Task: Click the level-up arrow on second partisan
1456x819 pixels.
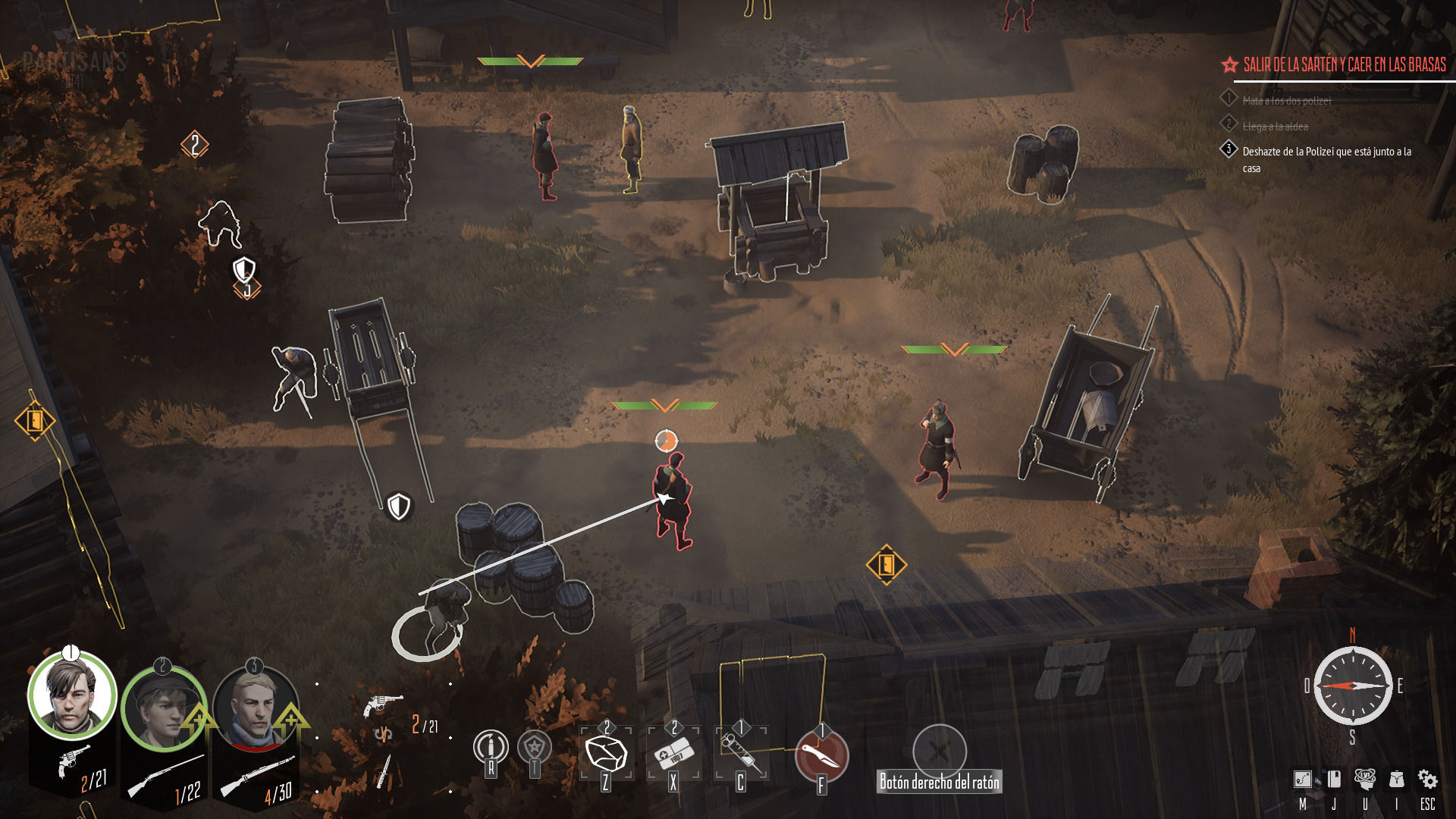Action: tap(197, 718)
